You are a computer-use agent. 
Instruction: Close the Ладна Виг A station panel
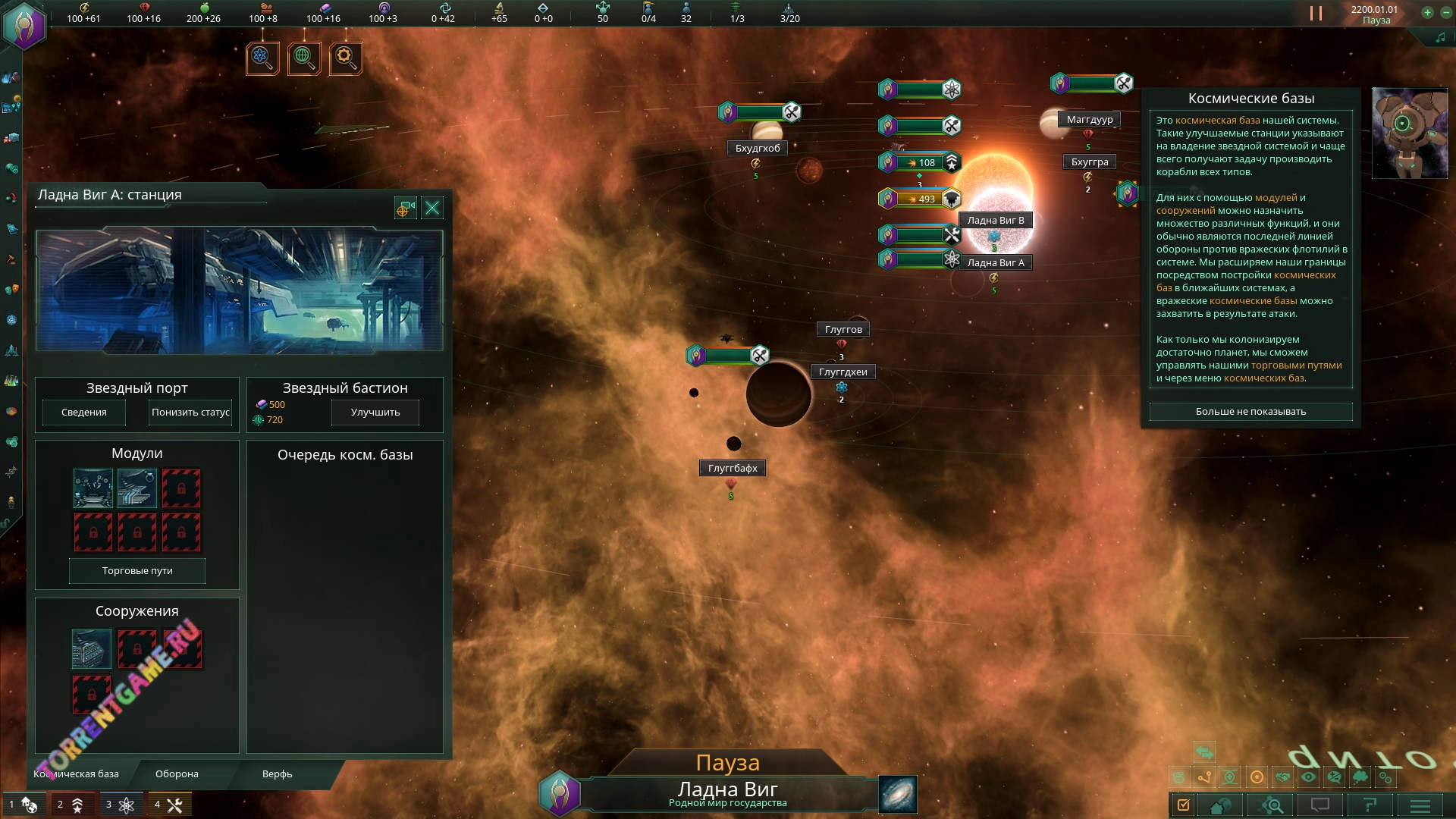pyautogui.click(x=432, y=208)
